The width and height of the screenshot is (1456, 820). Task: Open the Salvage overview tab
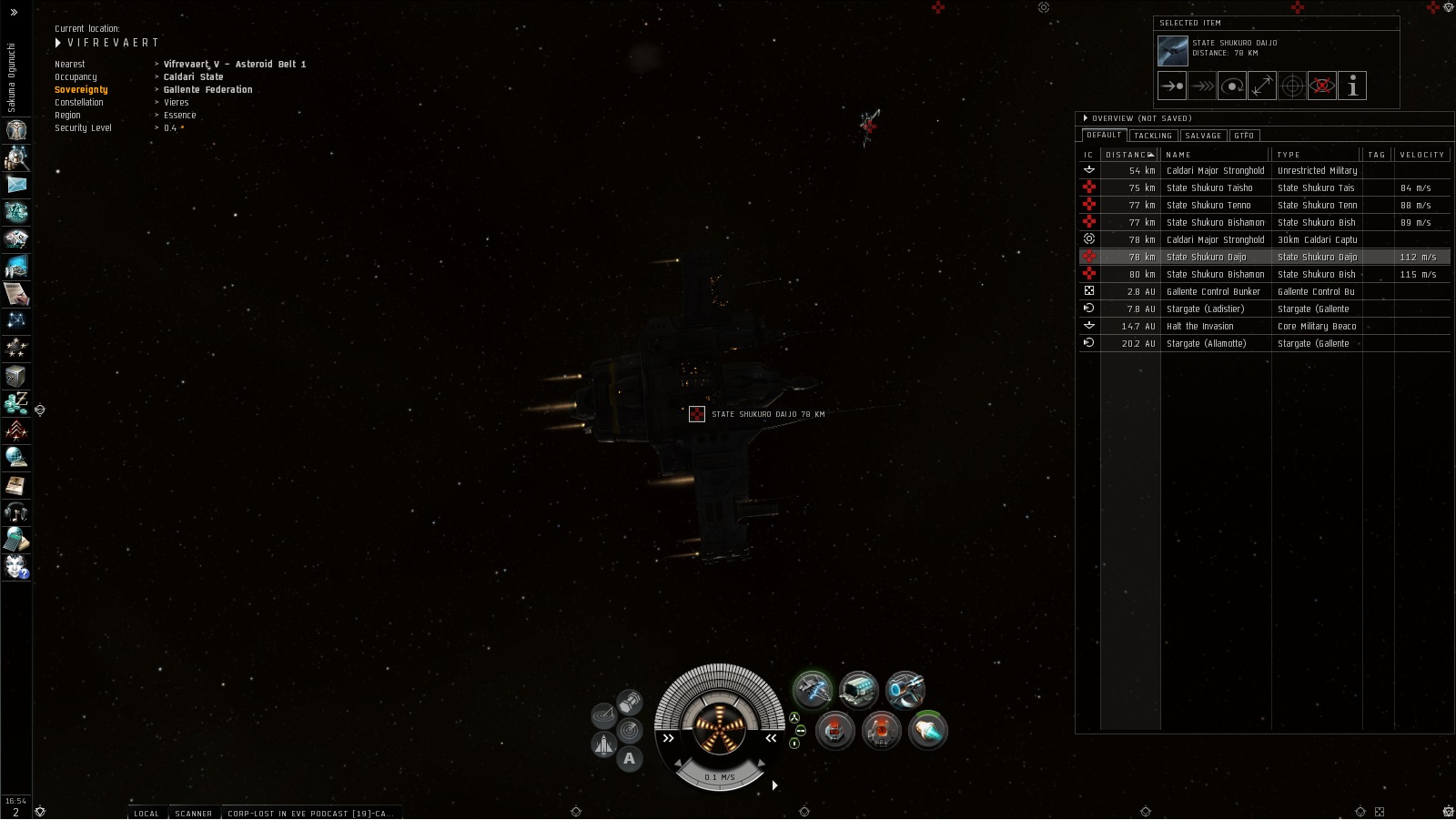coord(1203,136)
